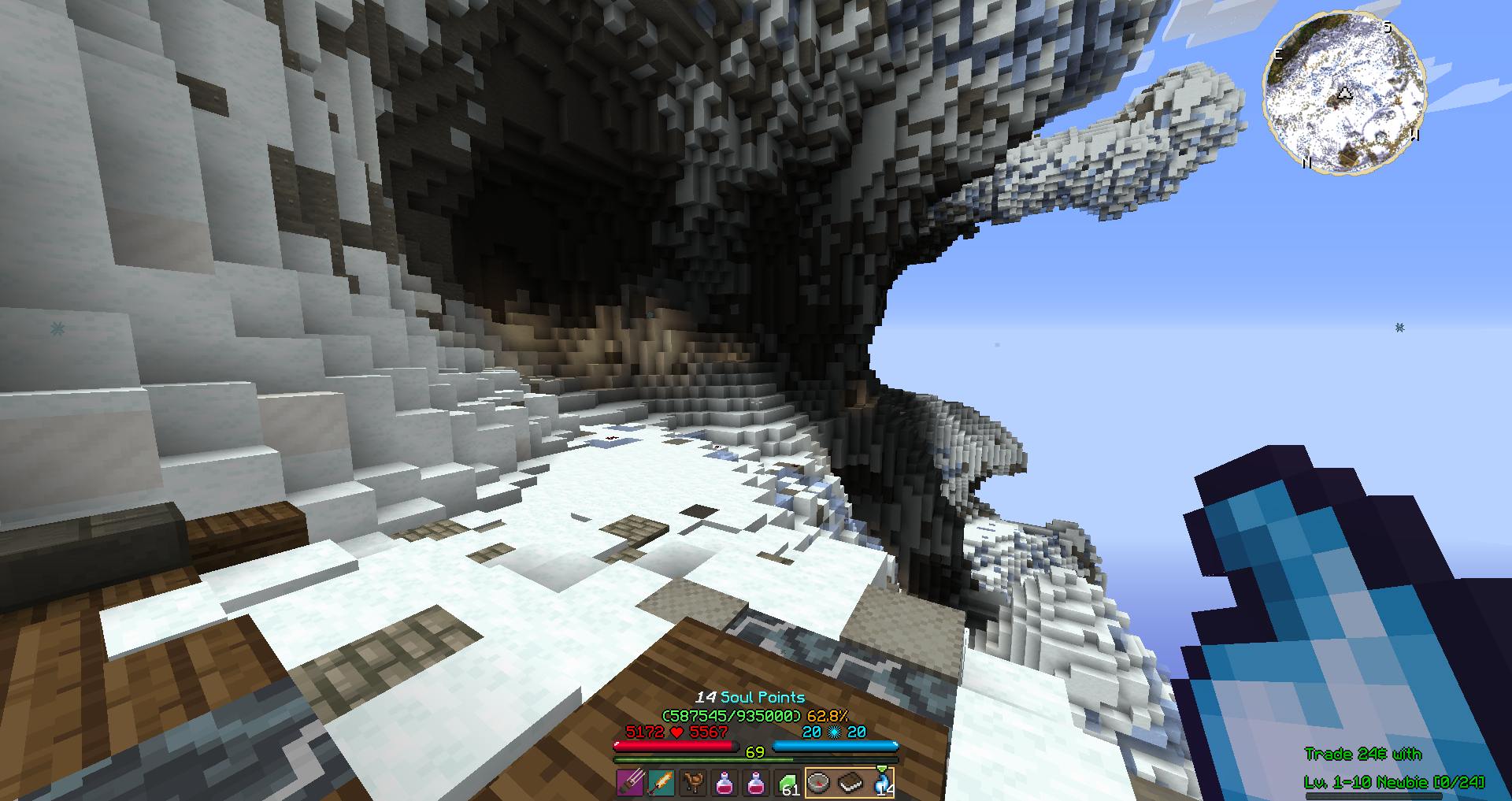Select the blue soul potion slot
Image resolution: width=1512 pixels, height=801 pixels.
(x=882, y=783)
